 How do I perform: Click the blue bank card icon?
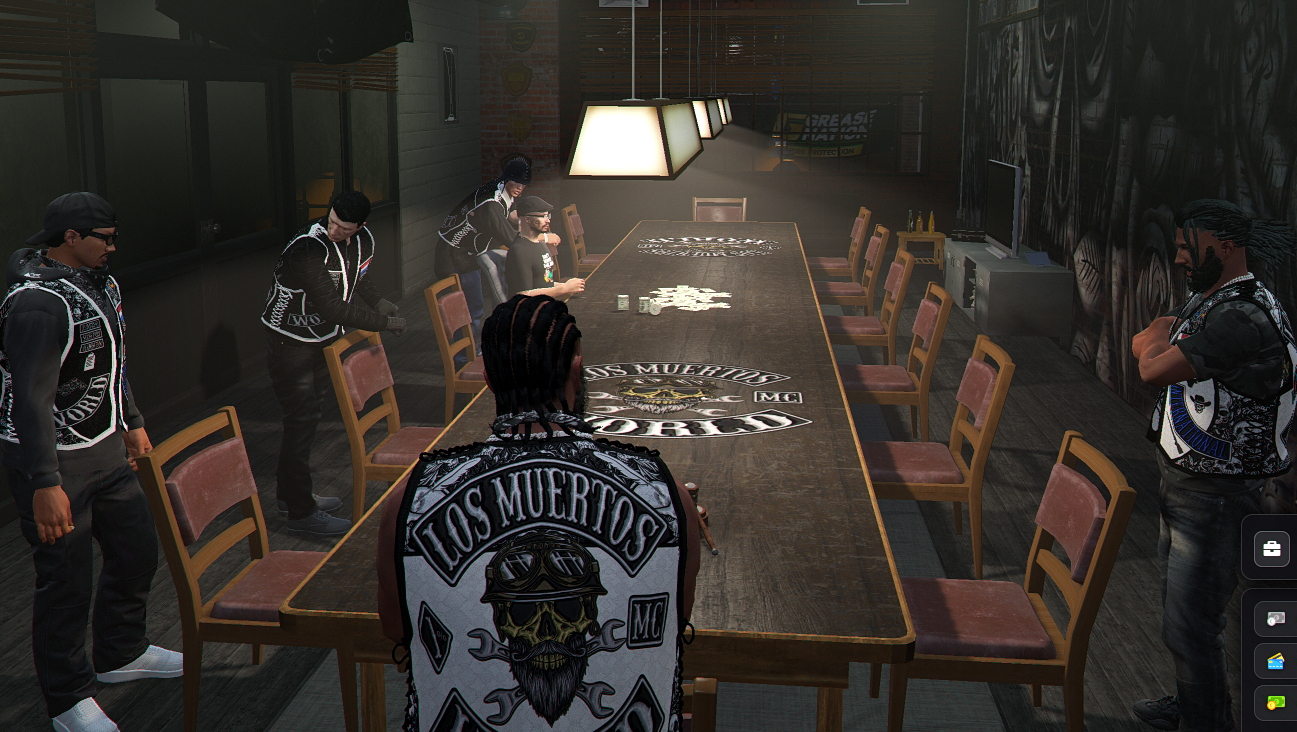[1275, 661]
